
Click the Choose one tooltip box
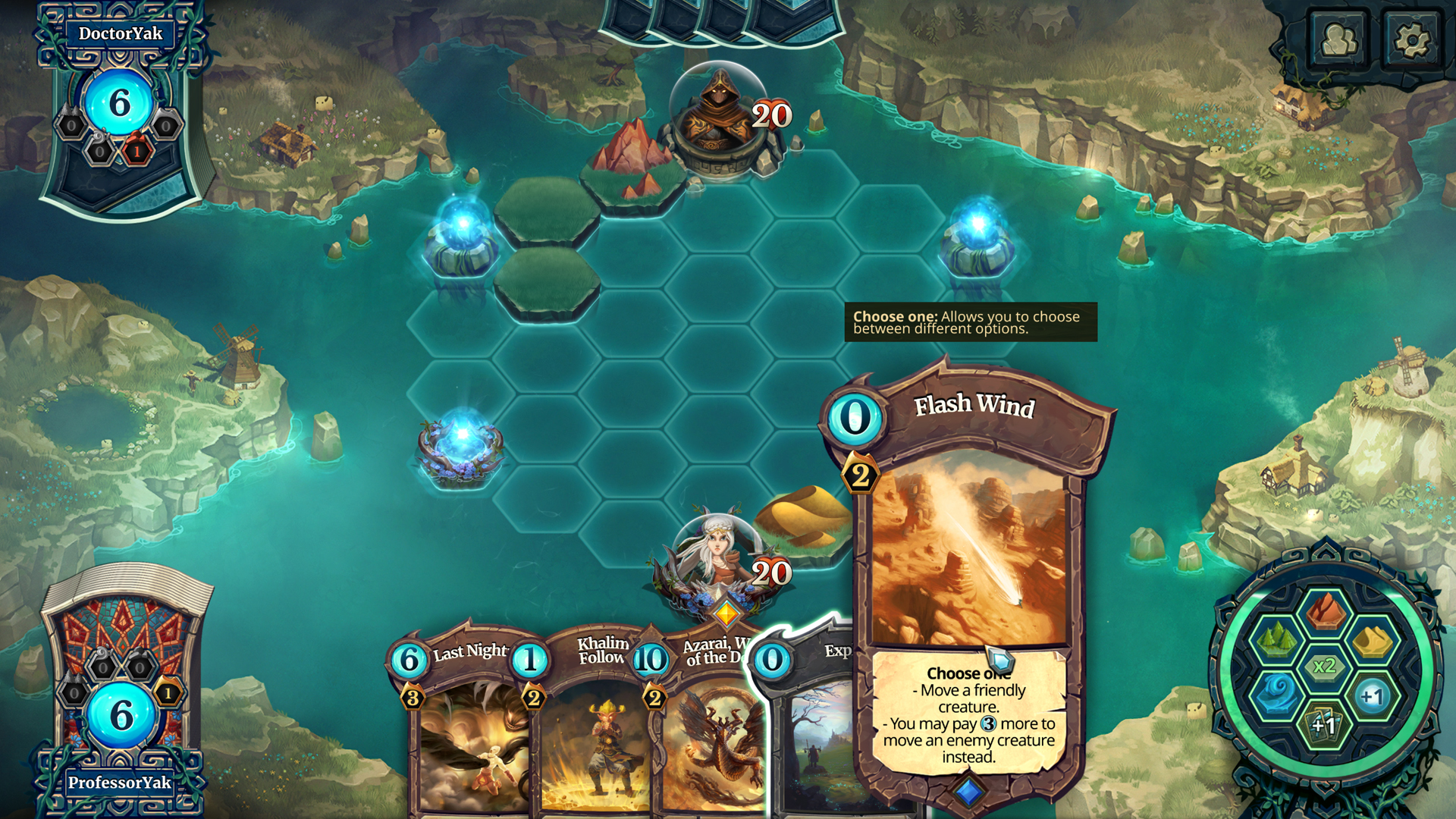tap(971, 324)
